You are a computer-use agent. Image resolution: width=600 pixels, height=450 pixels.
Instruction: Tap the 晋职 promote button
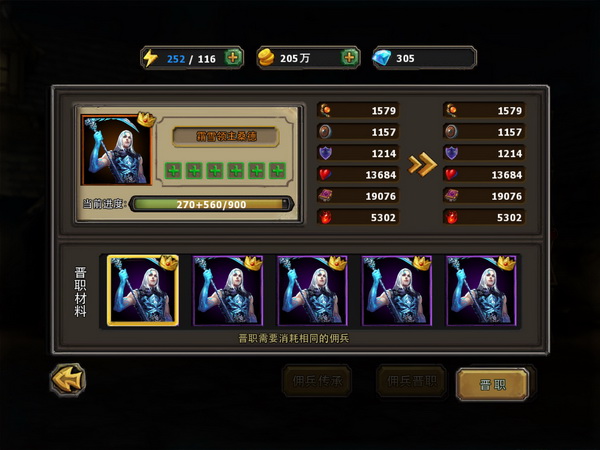(492, 383)
